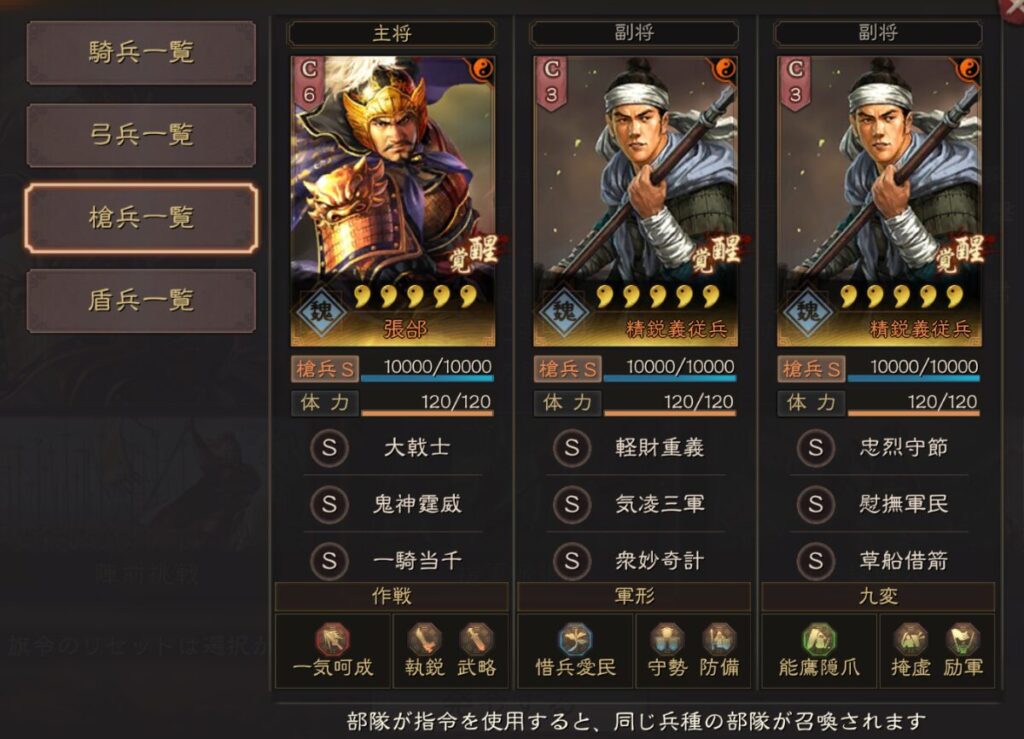Show the 盾兵一覧 shield soldier list

click(x=140, y=300)
